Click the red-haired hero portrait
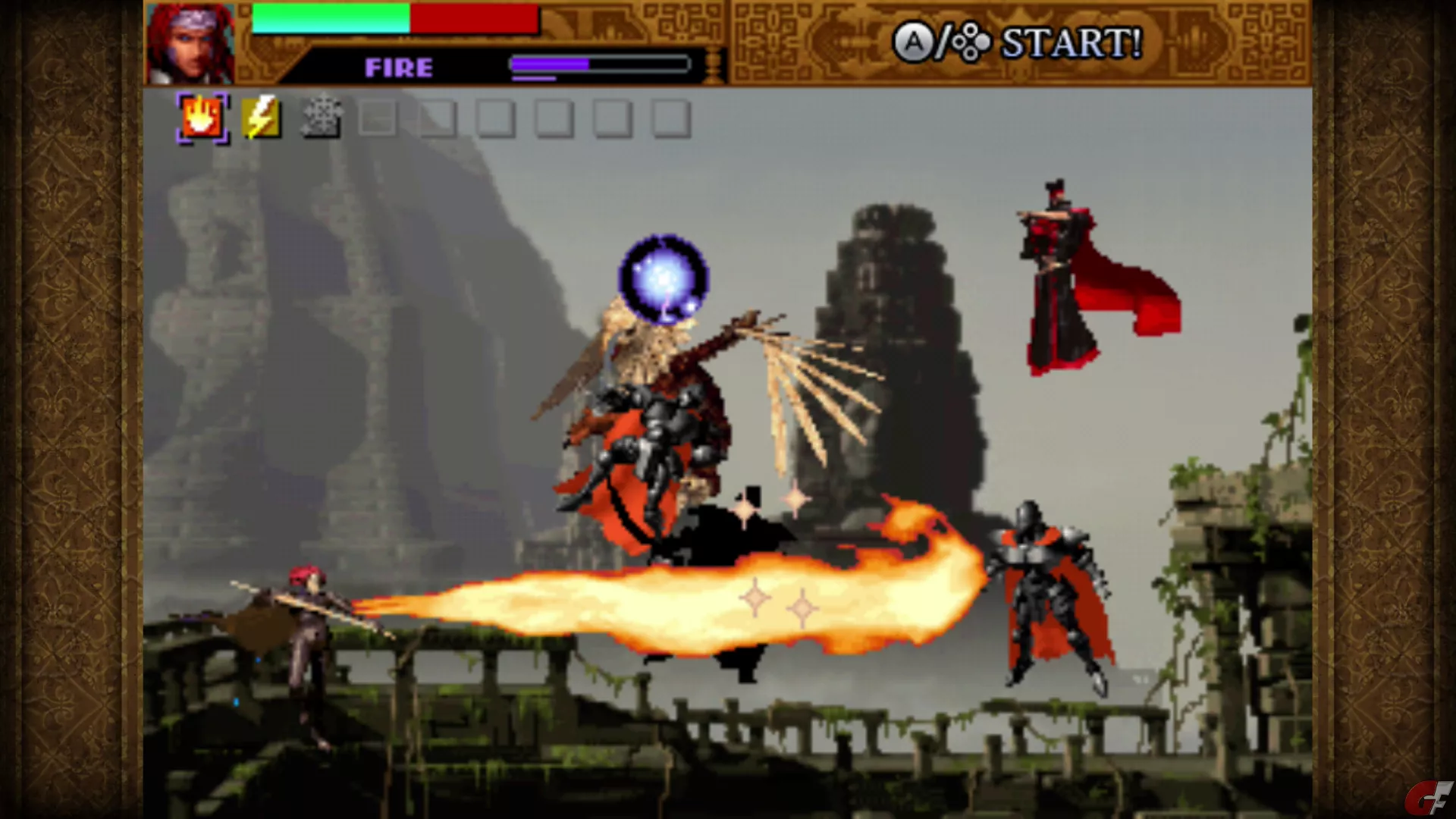 click(x=190, y=43)
